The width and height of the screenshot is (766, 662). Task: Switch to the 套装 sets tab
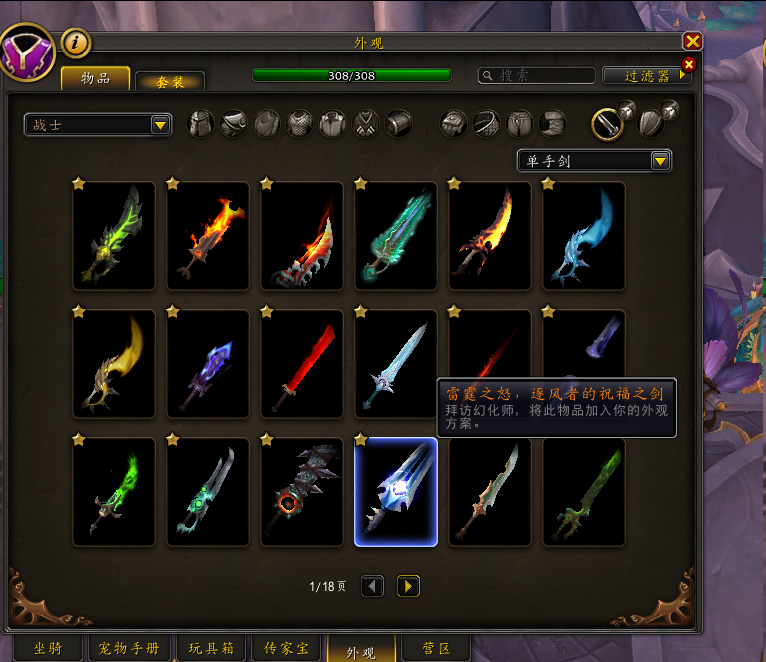tap(169, 82)
